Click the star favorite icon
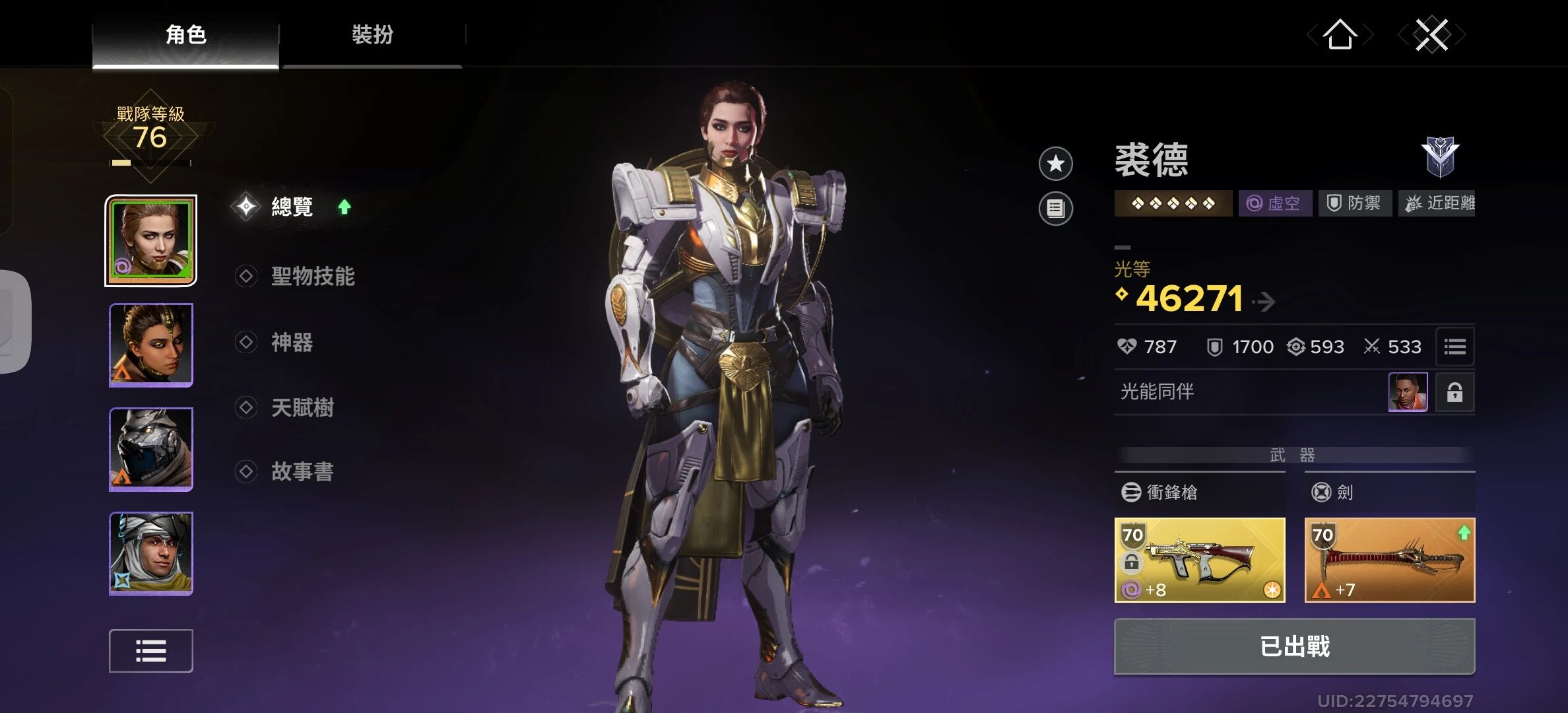1568x713 pixels. point(1055,163)
